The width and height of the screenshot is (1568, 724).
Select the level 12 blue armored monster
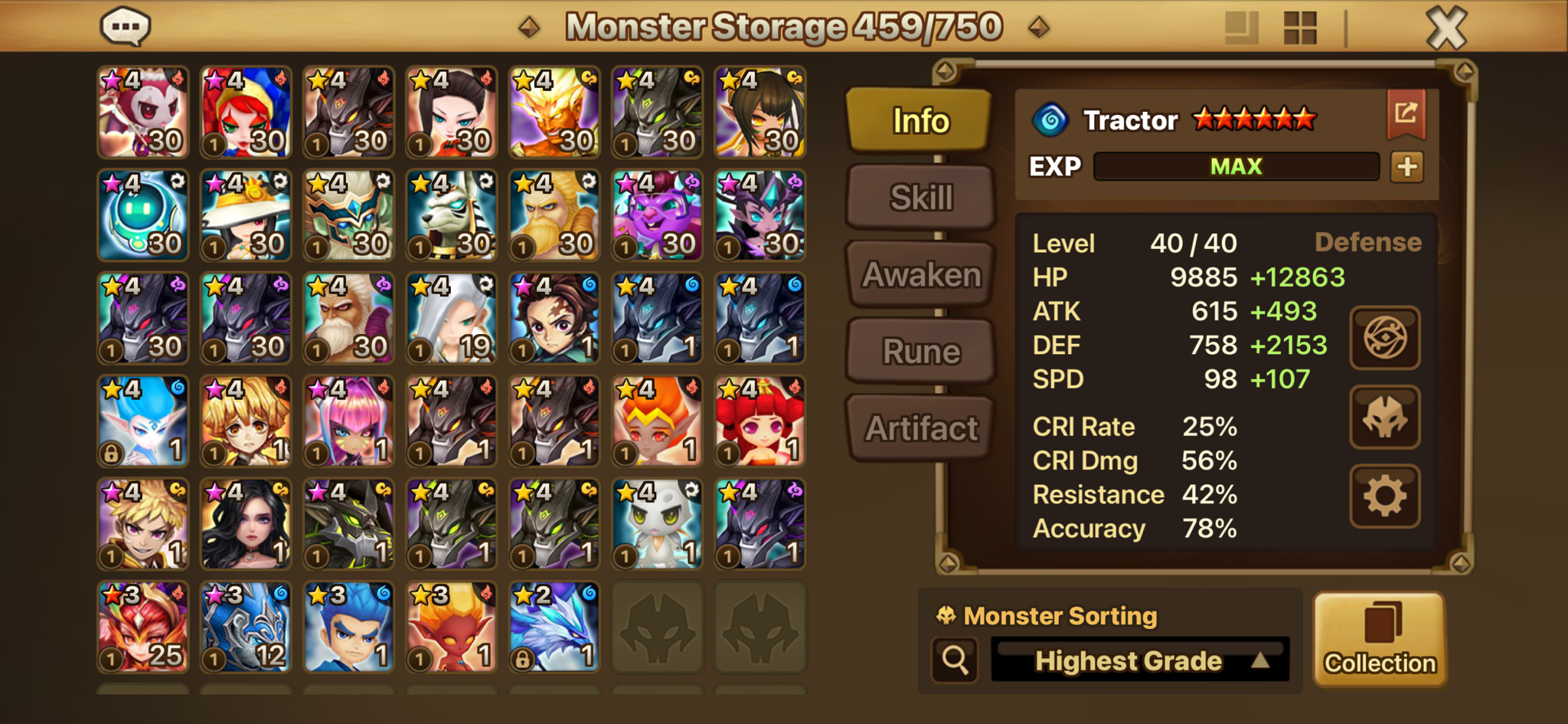coord(246,627)
